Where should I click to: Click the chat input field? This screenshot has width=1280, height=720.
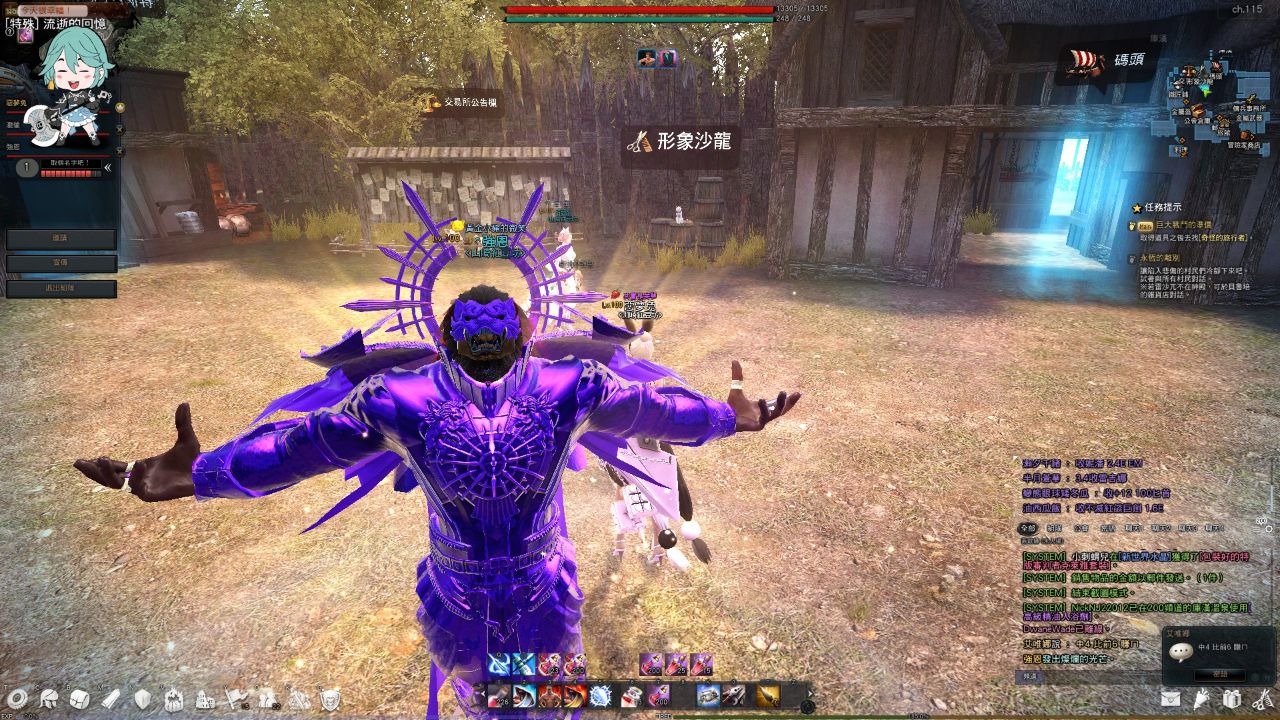[1090, 676]
